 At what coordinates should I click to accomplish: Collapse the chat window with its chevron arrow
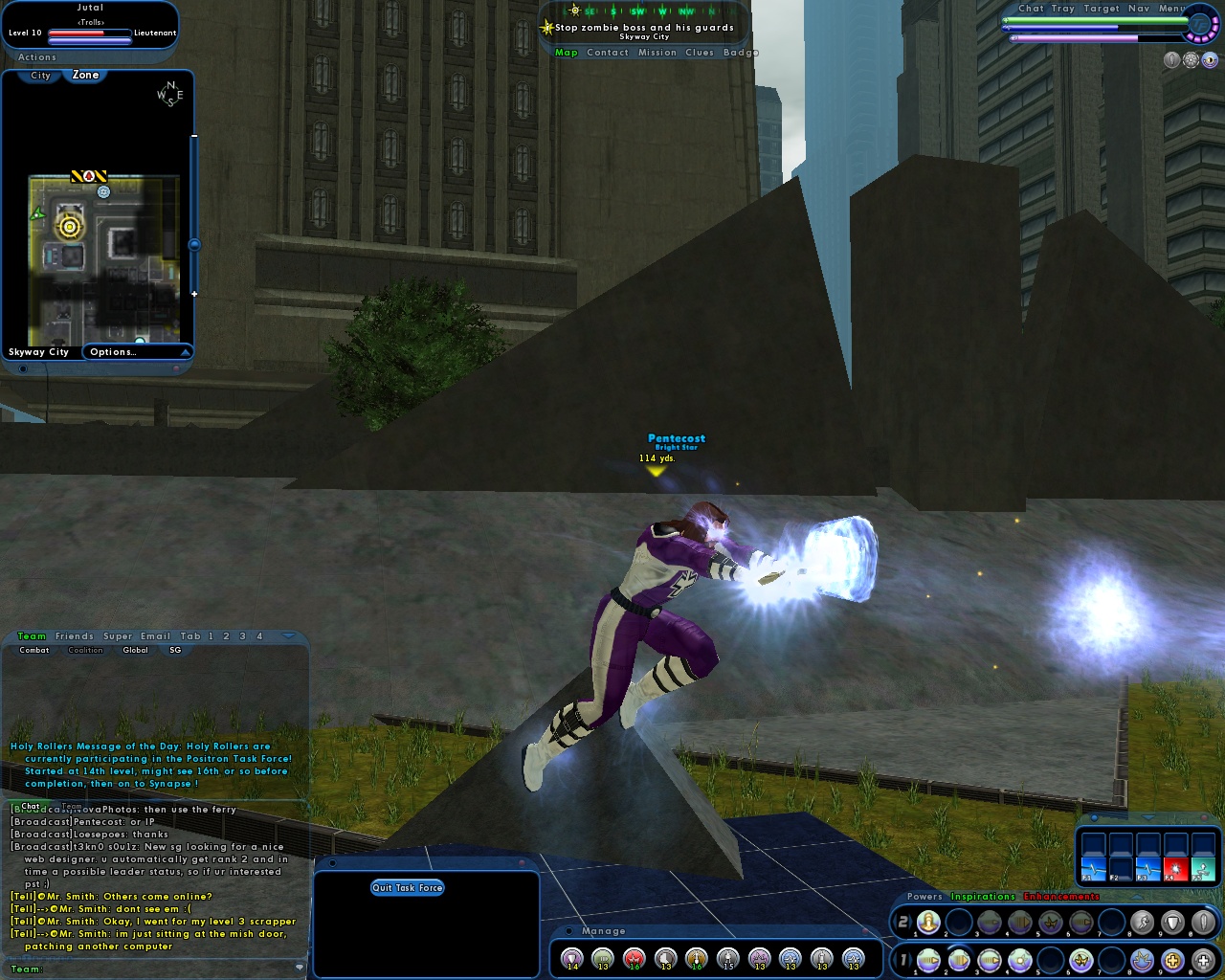click(x=286, y=635)
